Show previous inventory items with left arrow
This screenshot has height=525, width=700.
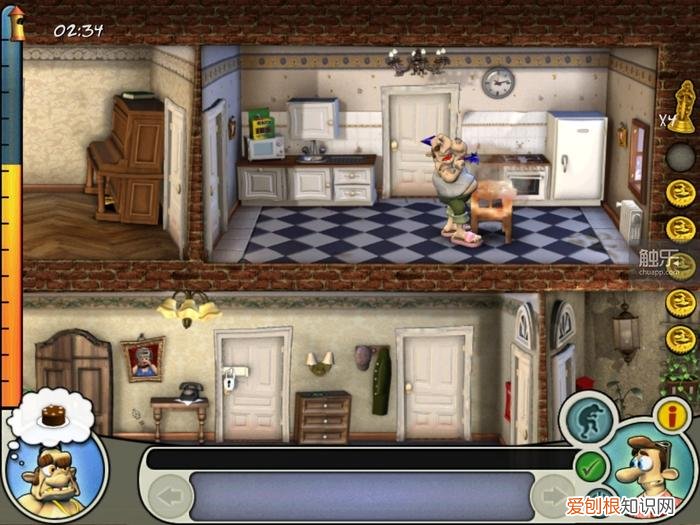click(x=170, y=494)
